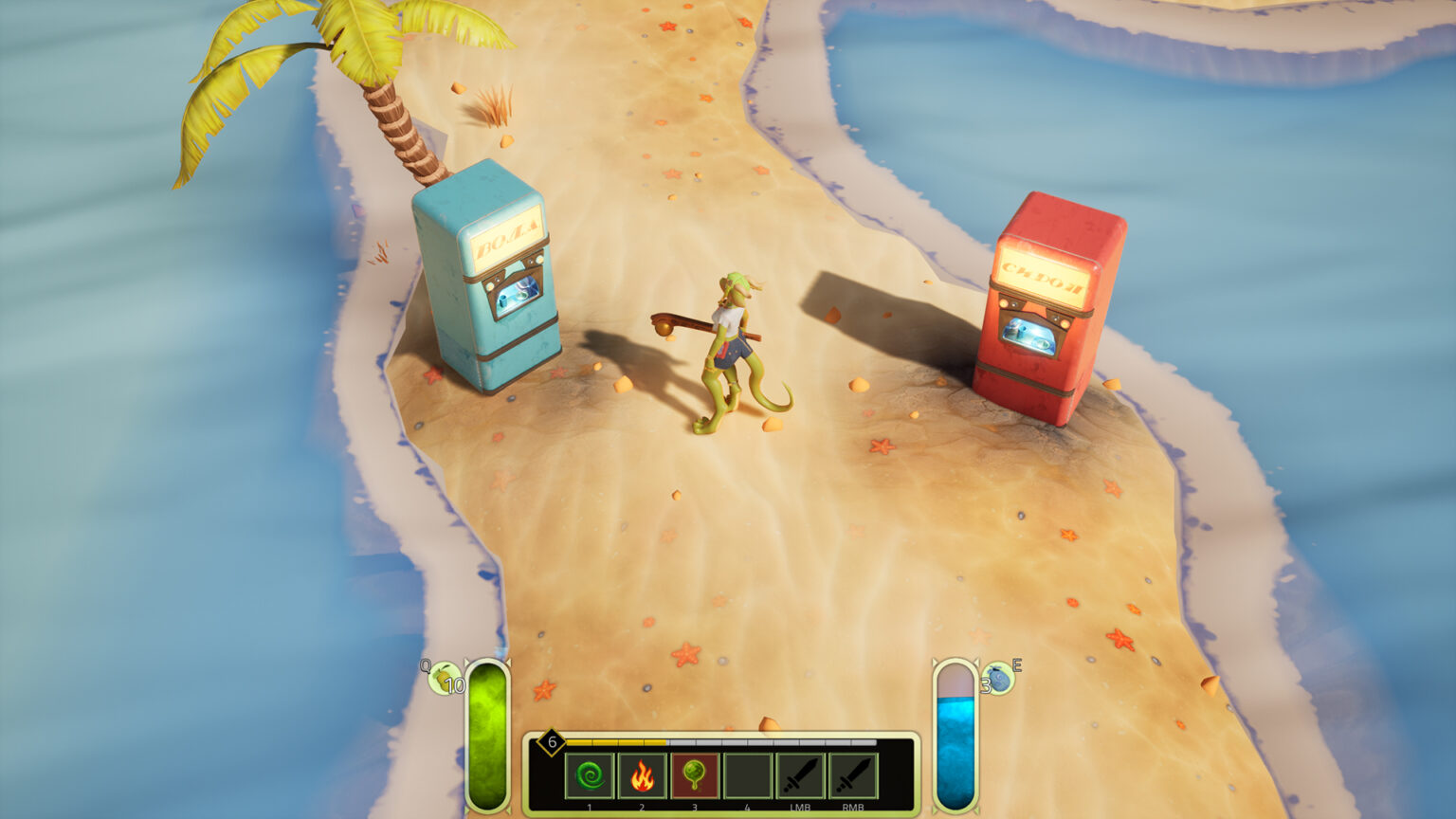Use the yellow health potion icon

[442, 678]
